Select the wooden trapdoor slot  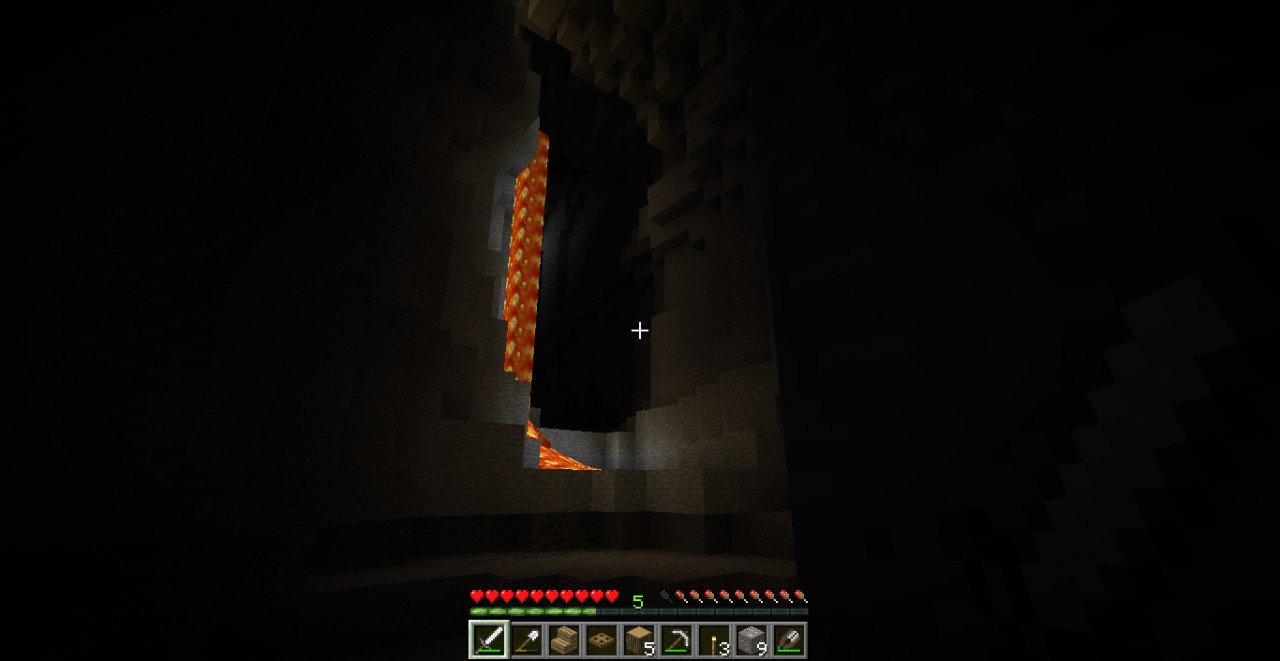tap(601, 640)
